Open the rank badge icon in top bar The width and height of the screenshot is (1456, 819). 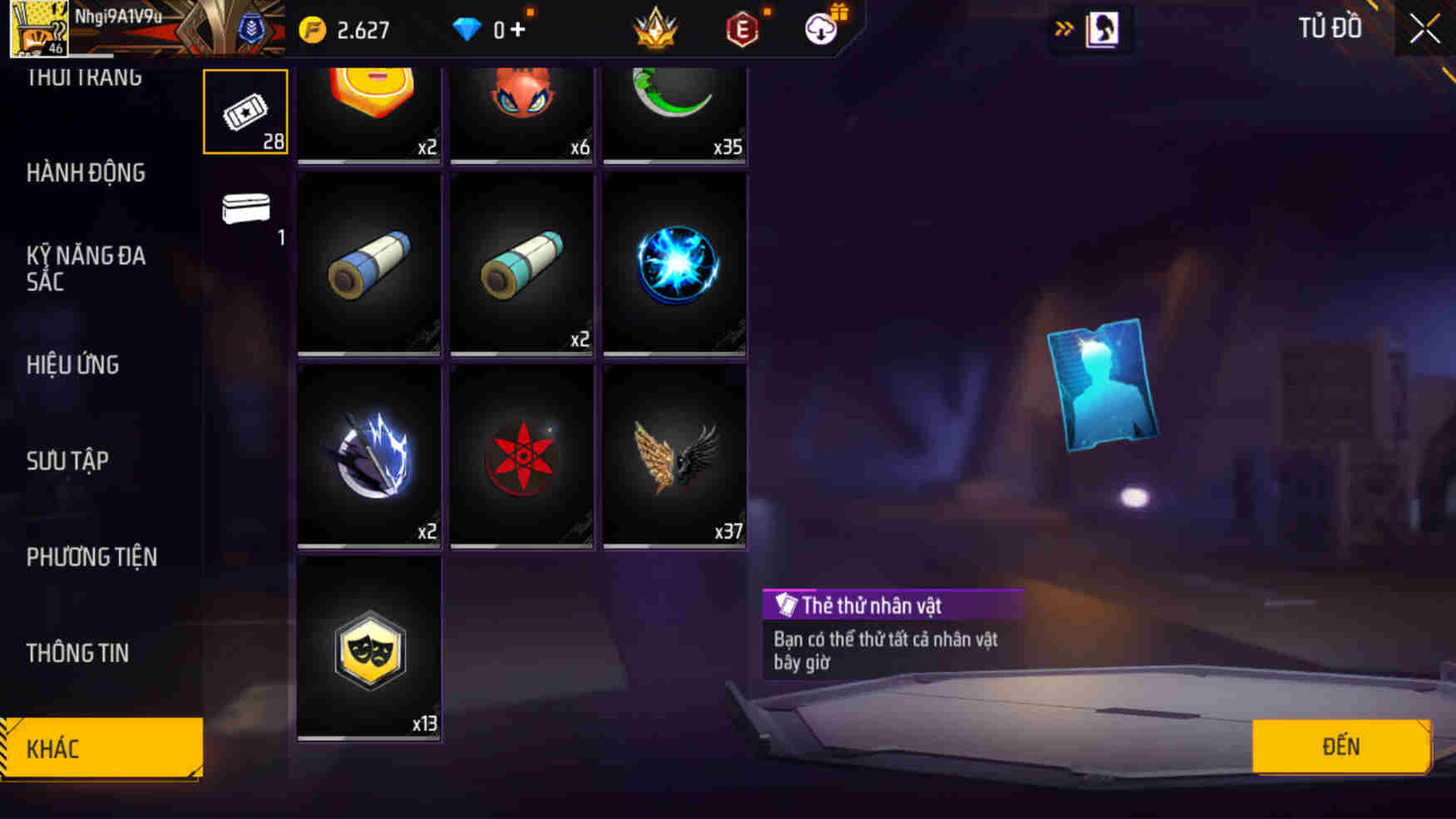[656, 27]
